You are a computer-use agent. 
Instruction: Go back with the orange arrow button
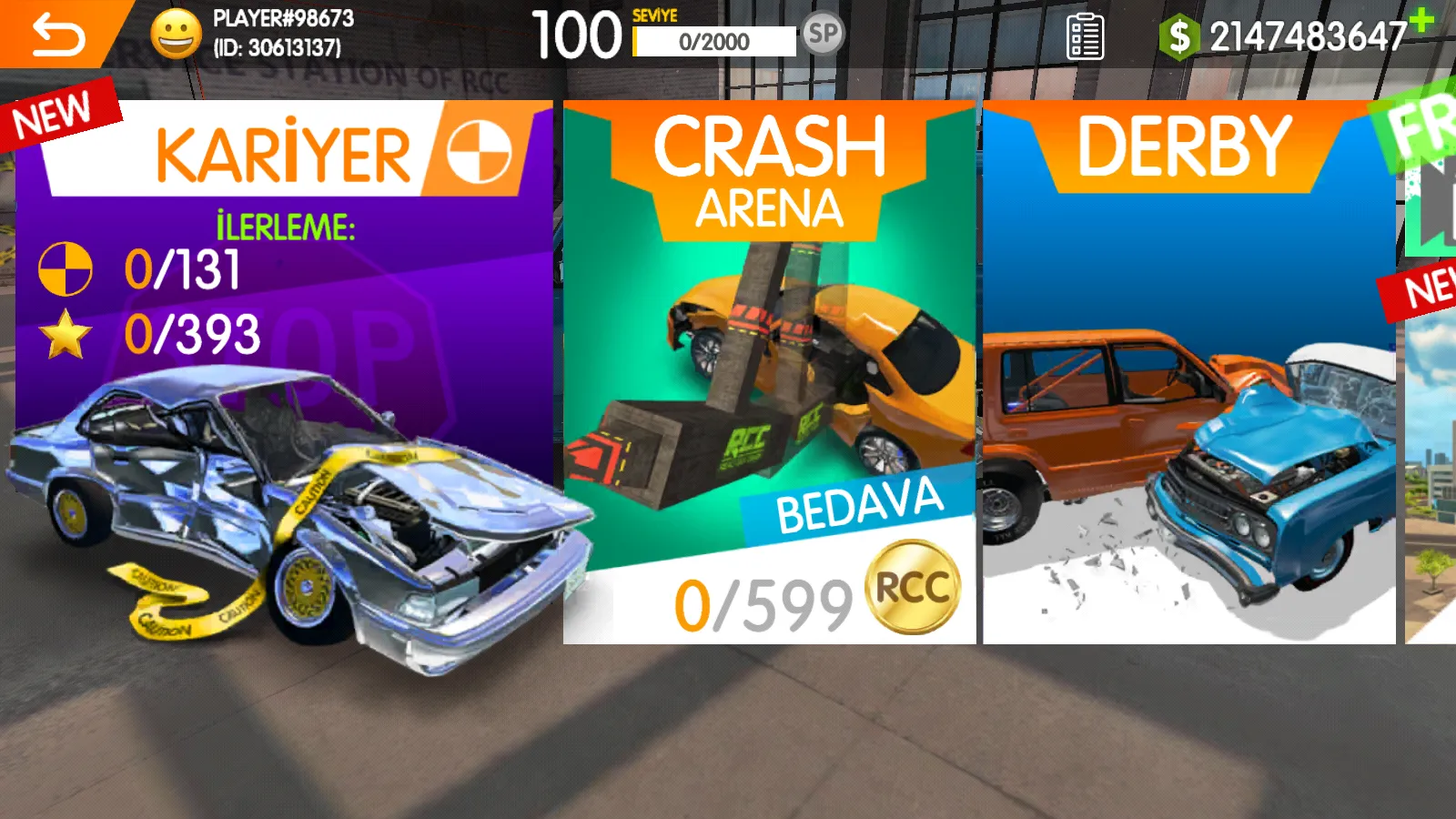click(x=56, y=35)
